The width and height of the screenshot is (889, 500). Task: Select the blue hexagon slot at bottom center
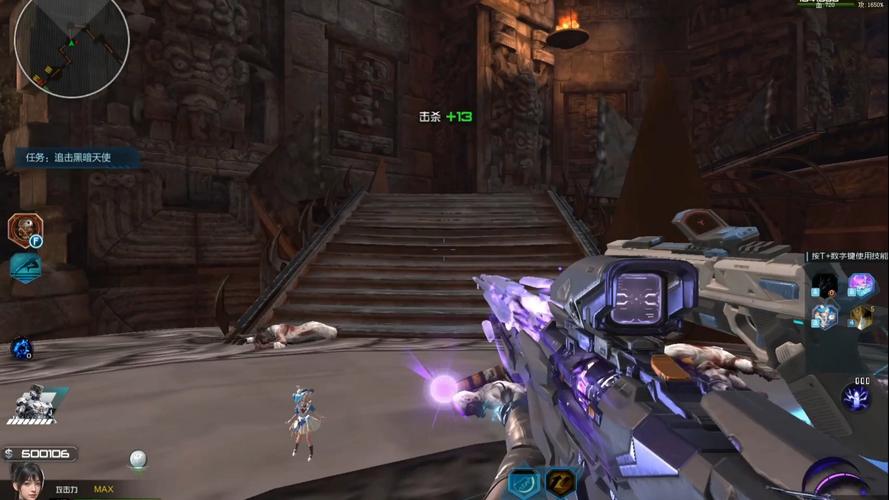[x=524, y=484]
